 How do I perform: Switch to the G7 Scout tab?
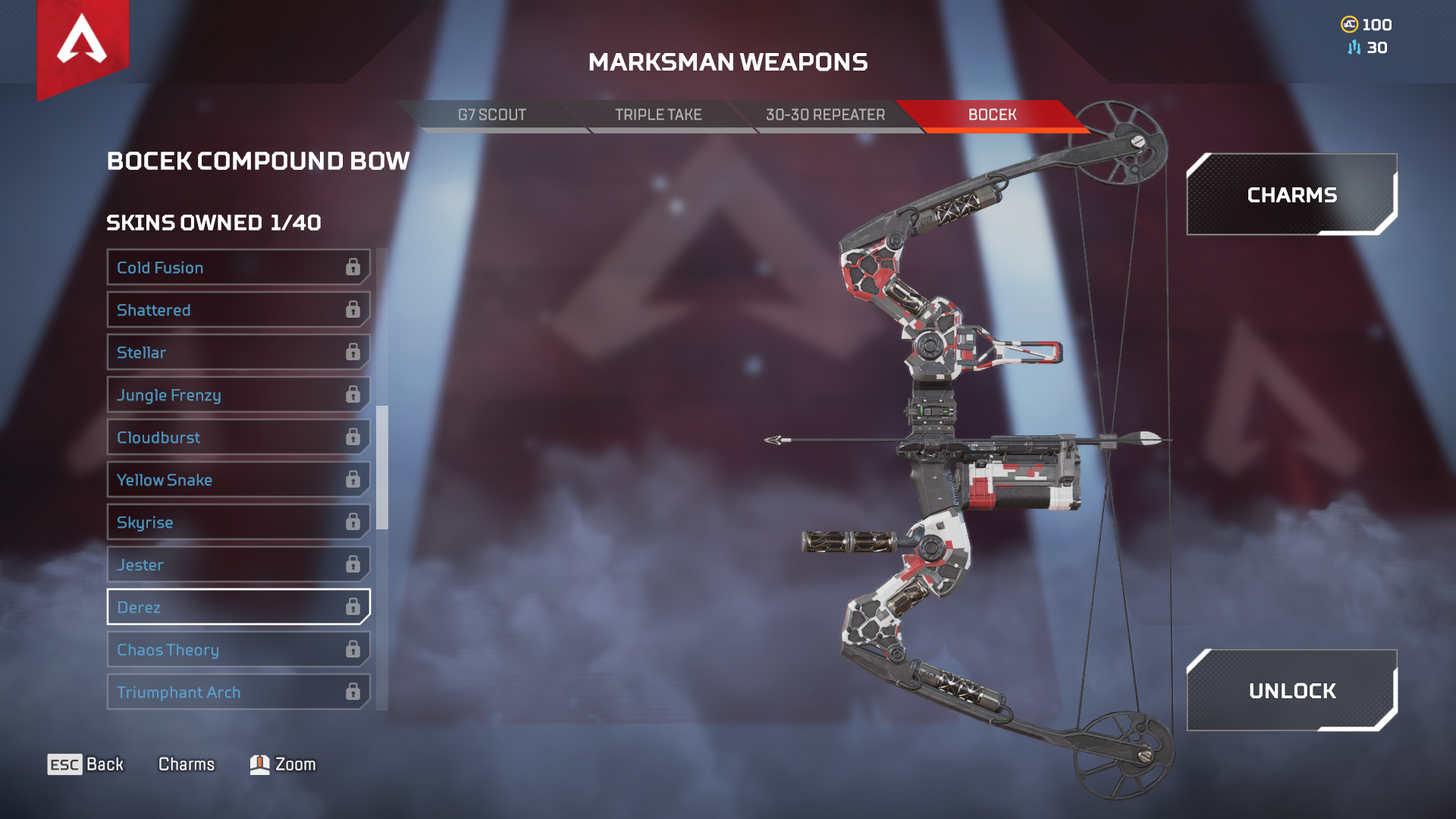[x=491, y=115]
